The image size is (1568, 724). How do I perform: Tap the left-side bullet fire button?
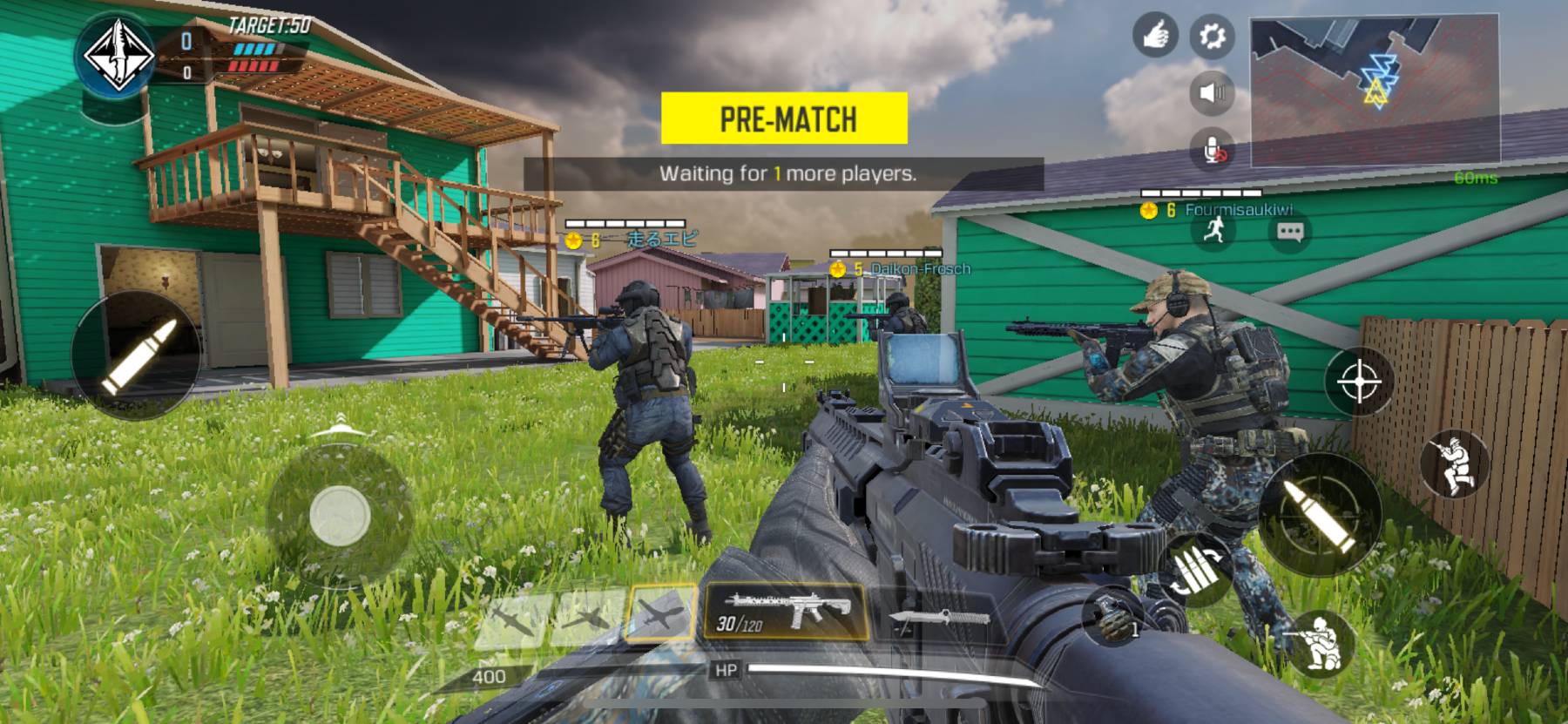(x=135, y=355)
